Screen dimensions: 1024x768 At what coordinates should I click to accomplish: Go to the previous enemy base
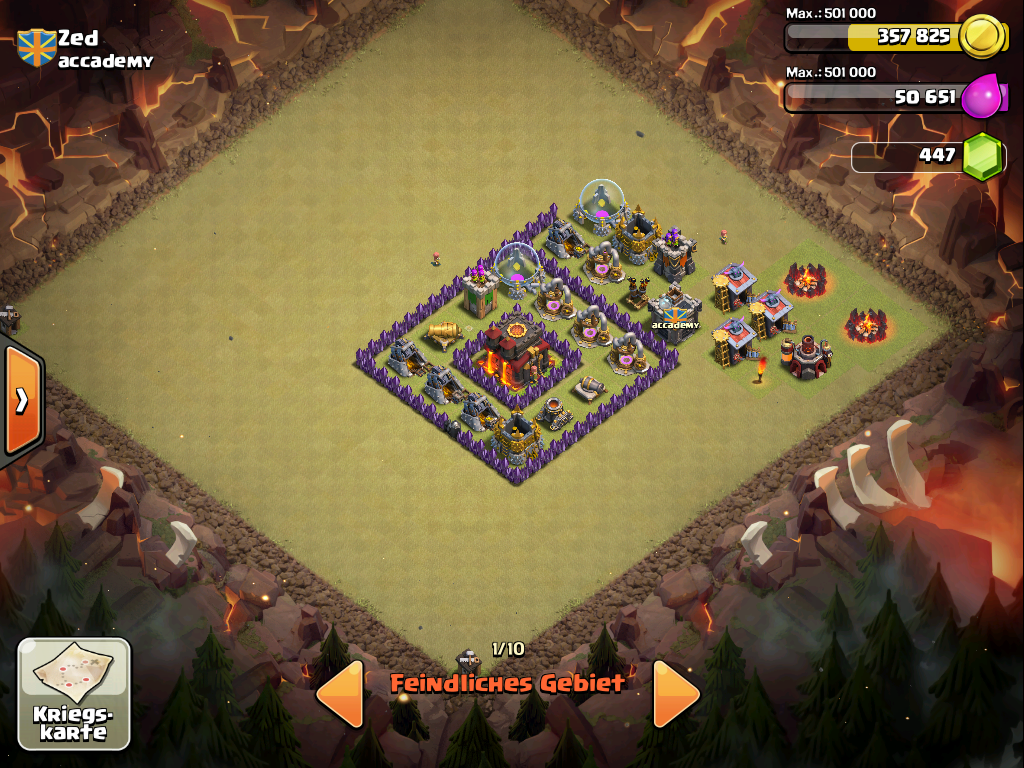click(340, 692)
